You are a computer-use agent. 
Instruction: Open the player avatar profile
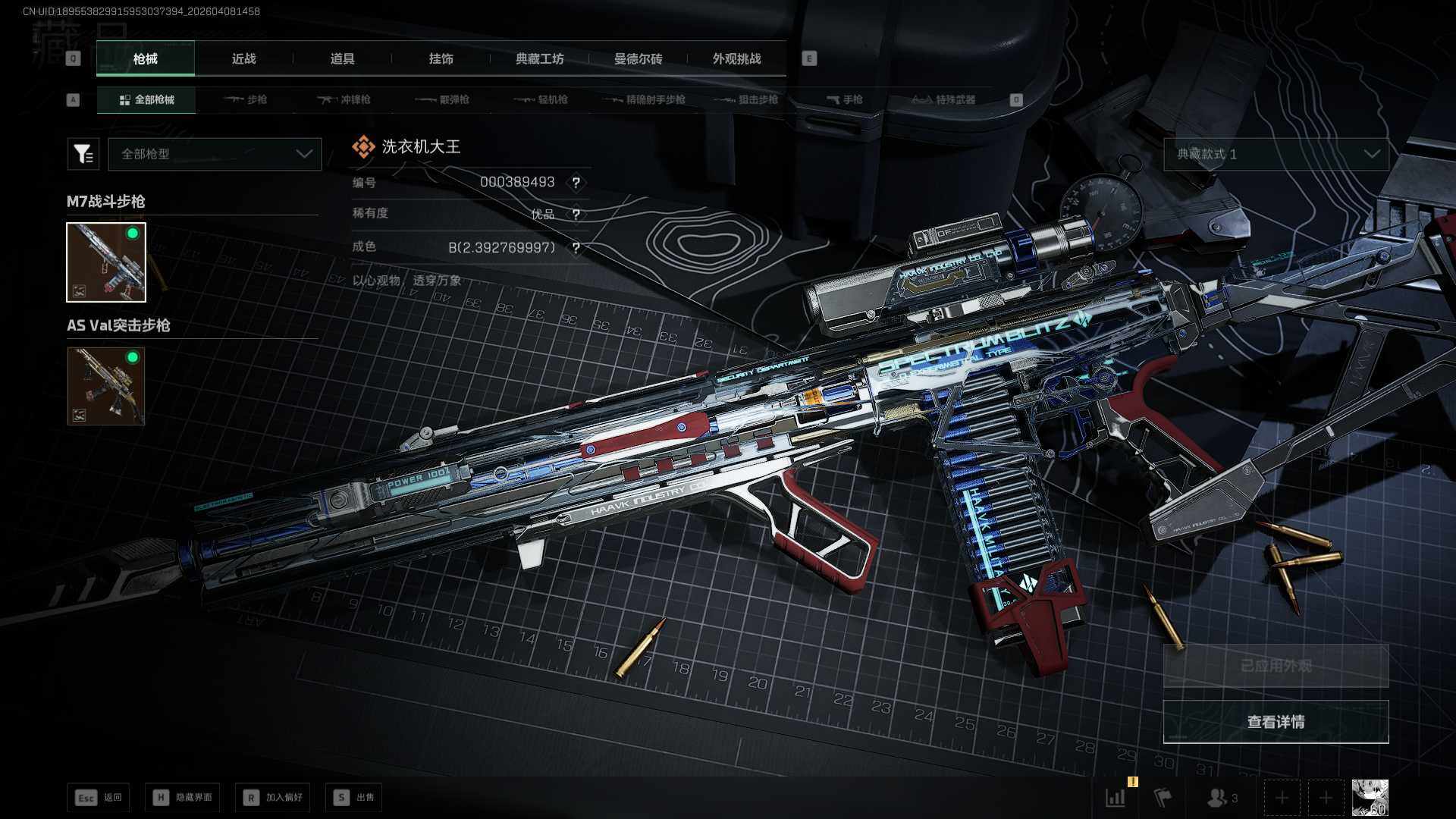coord(1370,798)
